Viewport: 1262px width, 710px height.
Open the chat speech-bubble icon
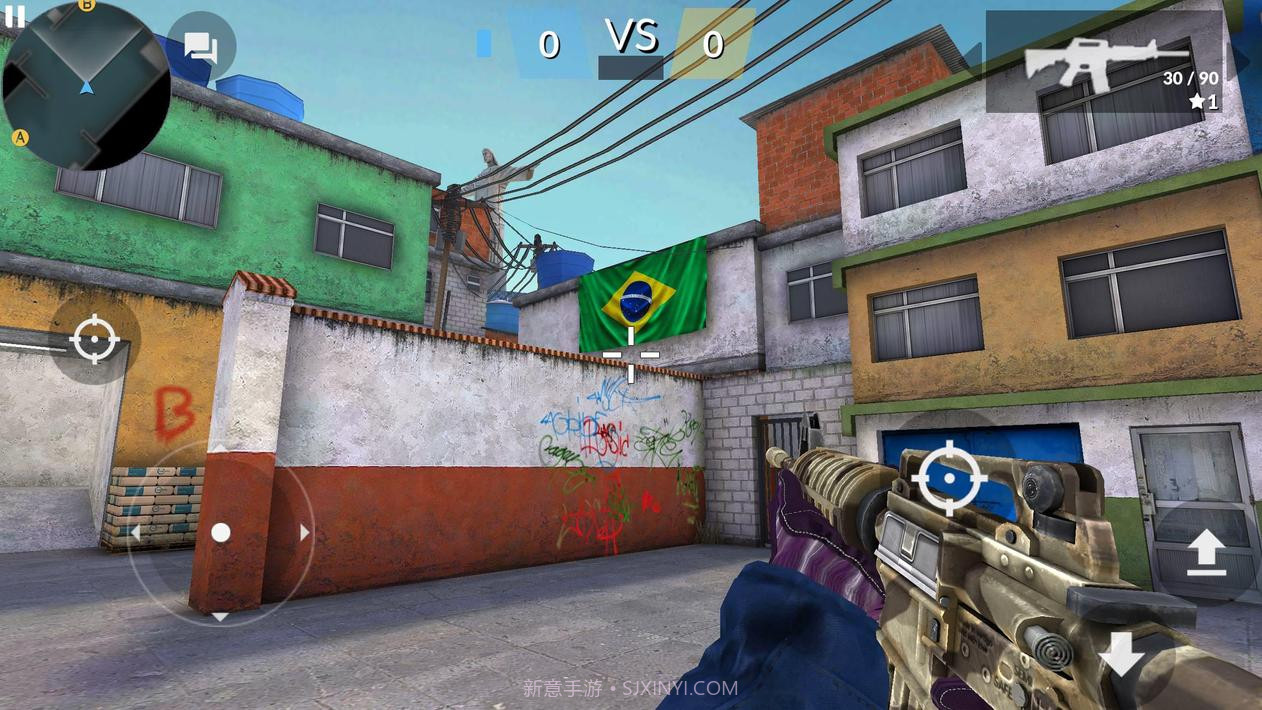(x=201, y=46)
